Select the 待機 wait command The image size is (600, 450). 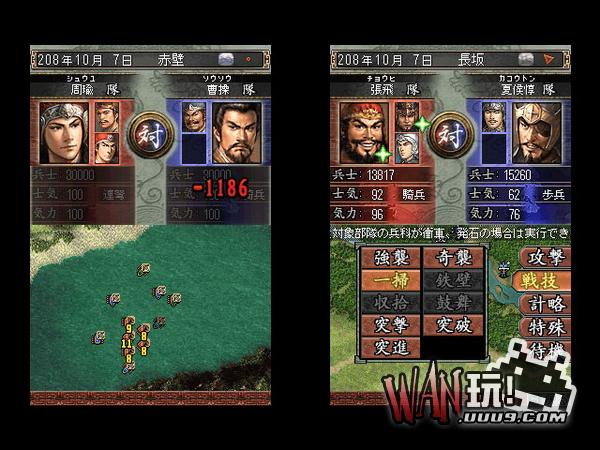click(x=546, y=351)
